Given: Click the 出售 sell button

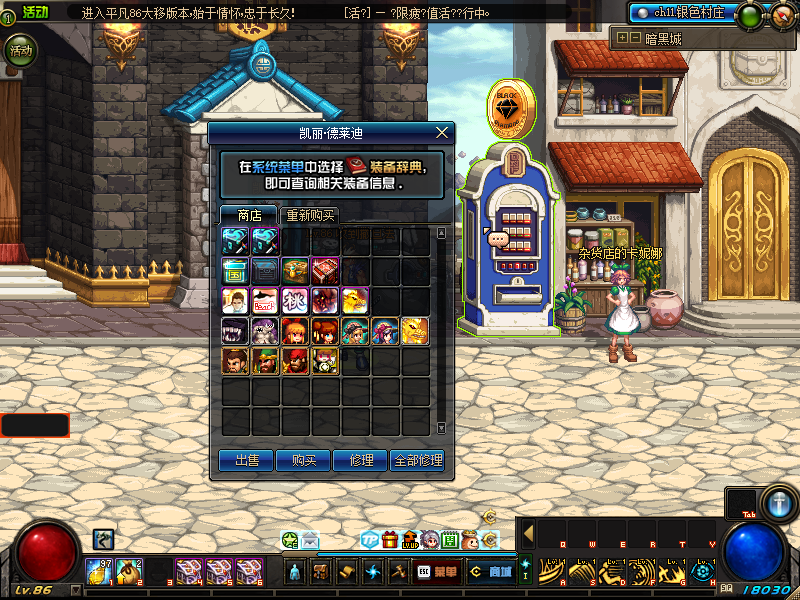Looking at the screenshot, I should [x=246, y=460].
